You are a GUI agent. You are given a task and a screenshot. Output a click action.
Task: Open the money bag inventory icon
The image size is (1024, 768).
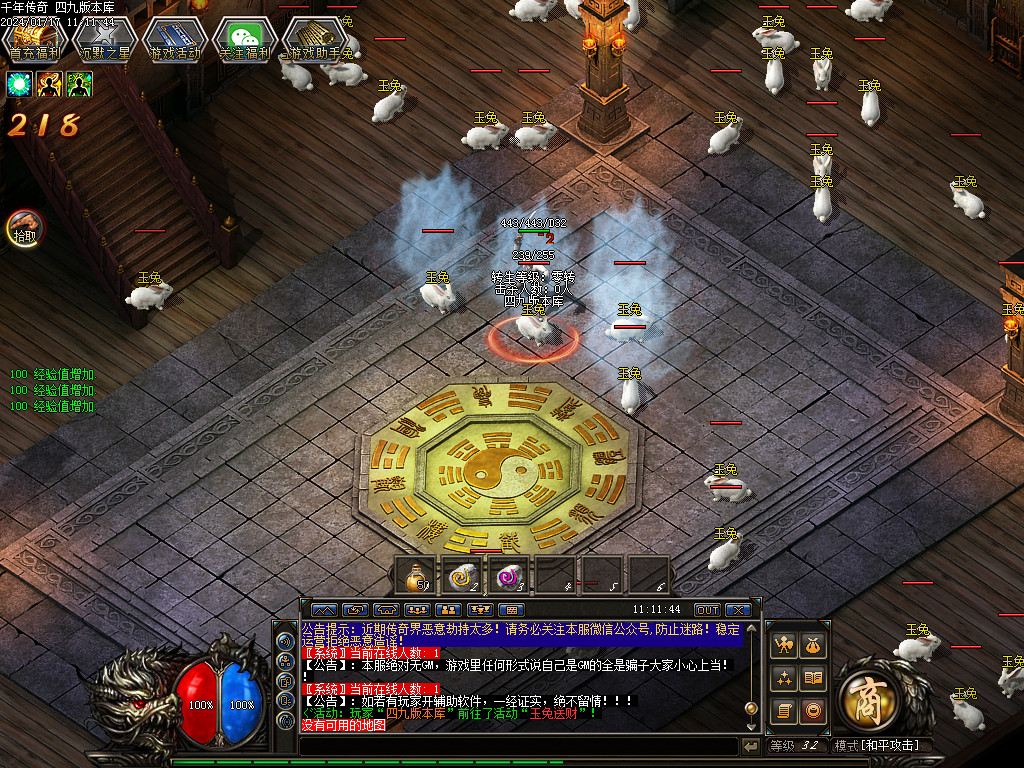814,646
